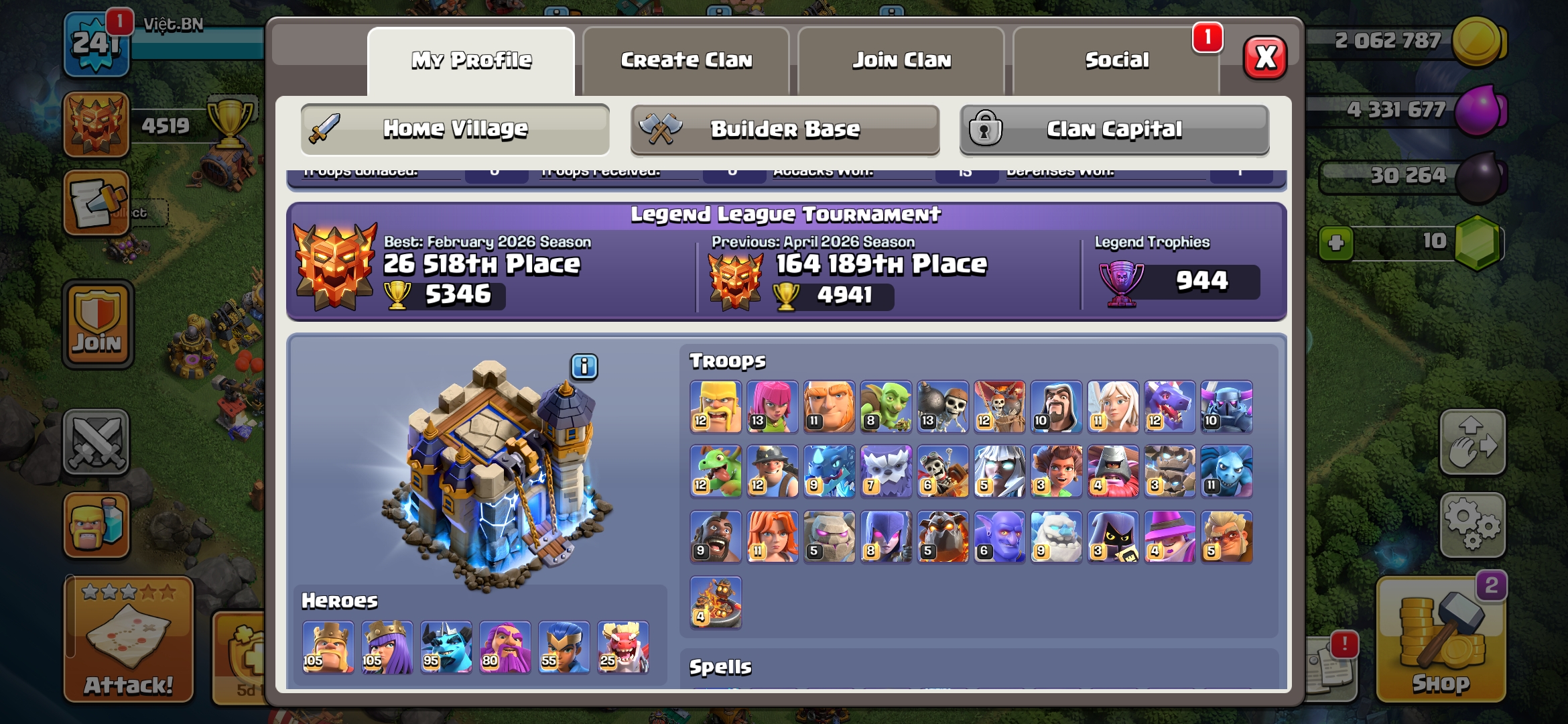
Task: View the Builder Base profile
Action: click(x=785, y=129)
